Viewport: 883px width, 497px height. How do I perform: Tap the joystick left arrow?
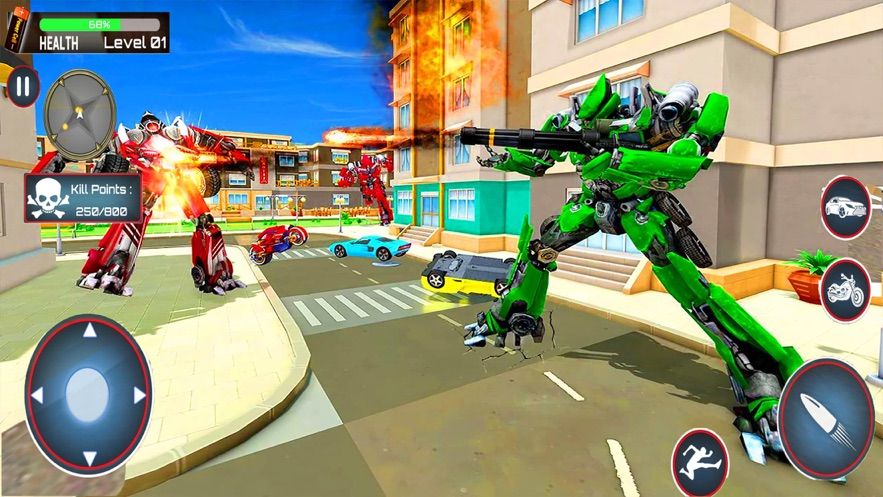point(37,395)
